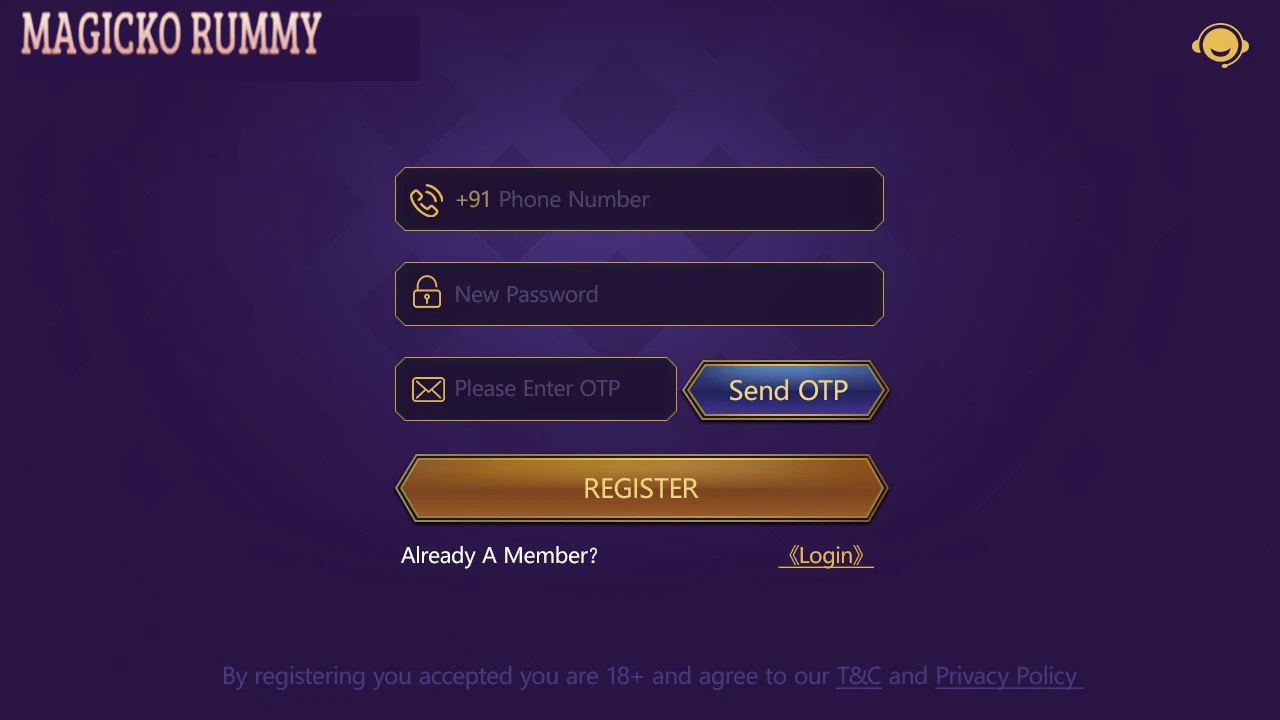Click the padlock icon beside New Password
This screenshot has height=720, width=1280.
426,293
